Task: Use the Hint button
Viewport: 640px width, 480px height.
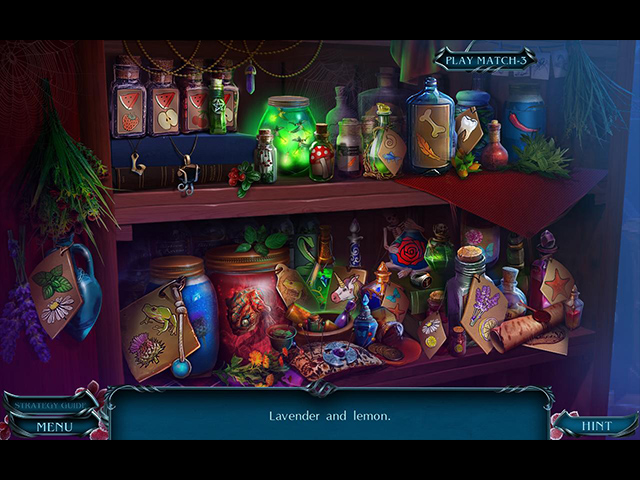Action: pyautogui.click(x=595, y=426)
